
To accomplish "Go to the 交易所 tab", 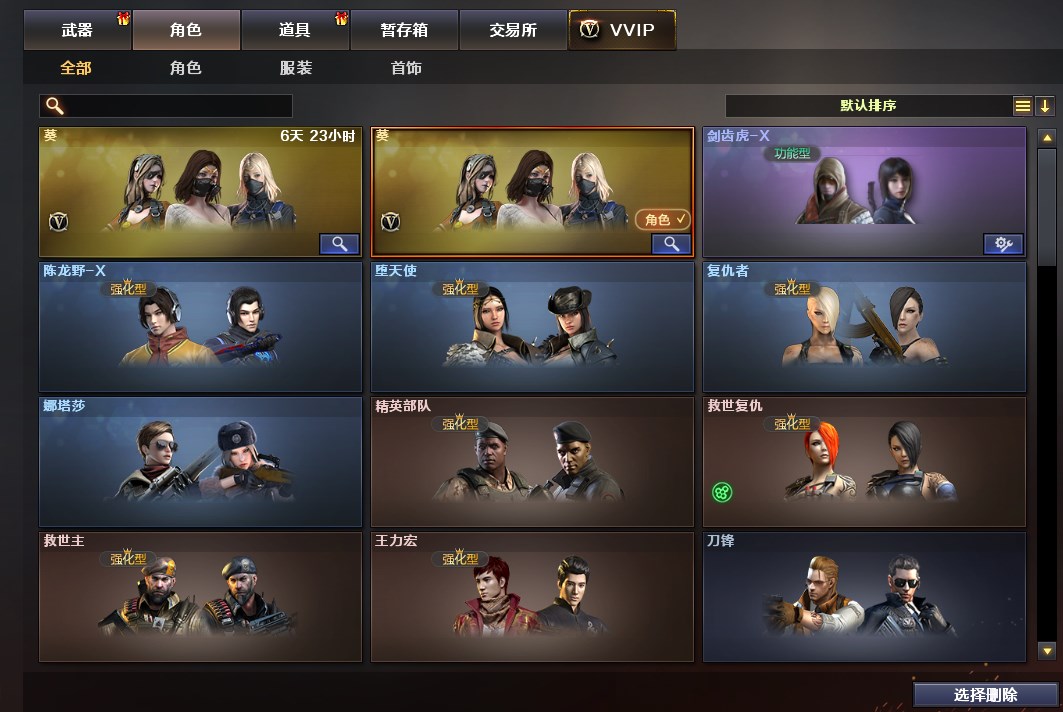I will [x=513, y=30].
